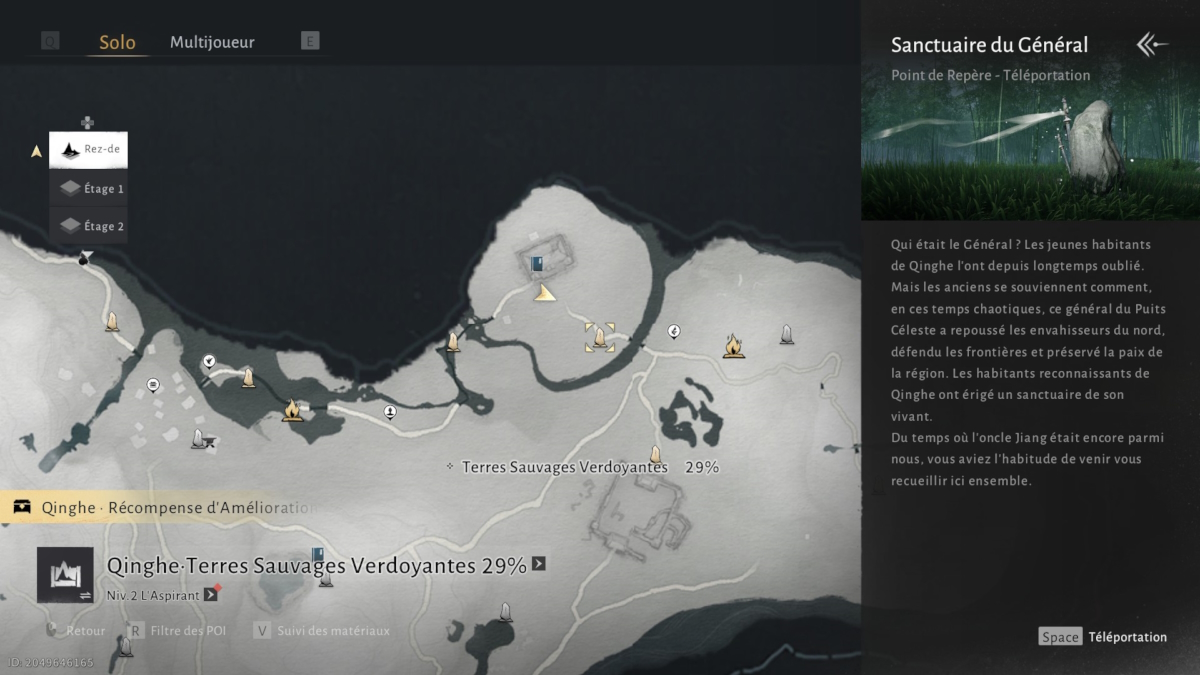Image resolution: width=1200 pixels, height=675 pixels.
Task: Expand Qinghe Terres Sauvages Verdoyantes 29% arrow
Action: click(539, 564)
